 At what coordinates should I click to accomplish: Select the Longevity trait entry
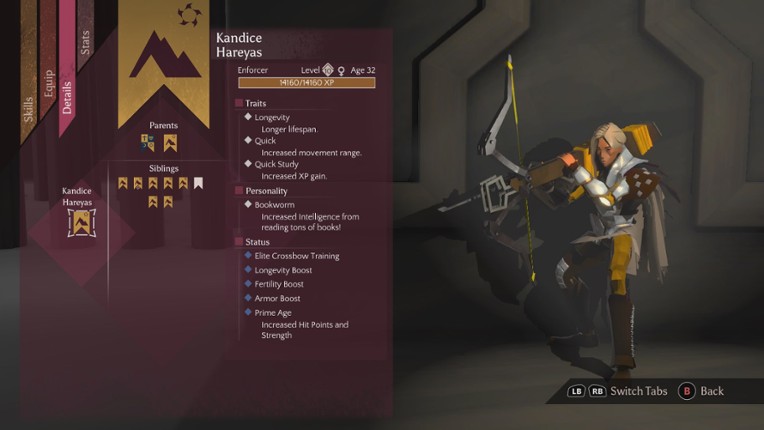272,117
